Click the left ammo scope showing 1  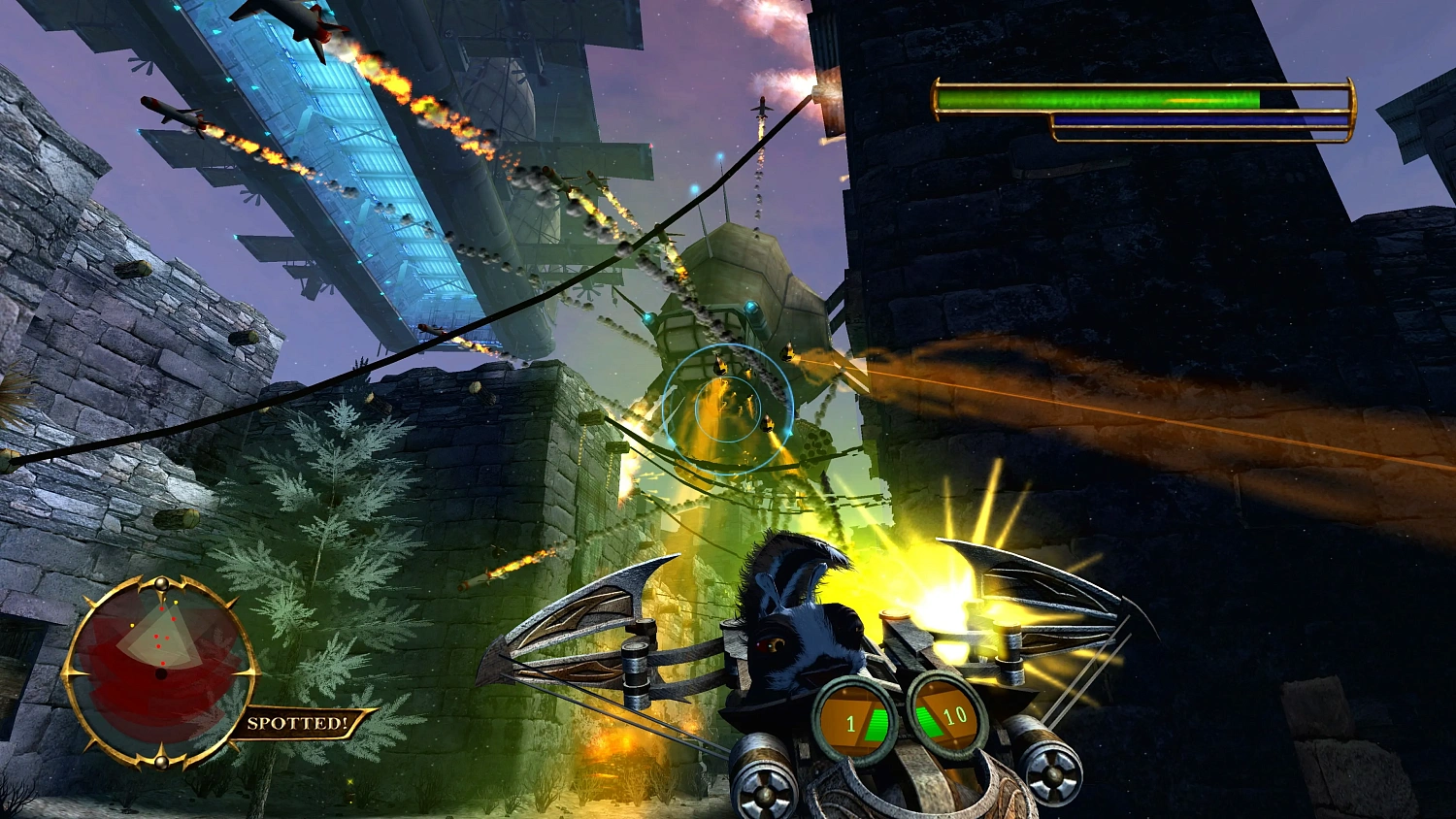[854, 720]
